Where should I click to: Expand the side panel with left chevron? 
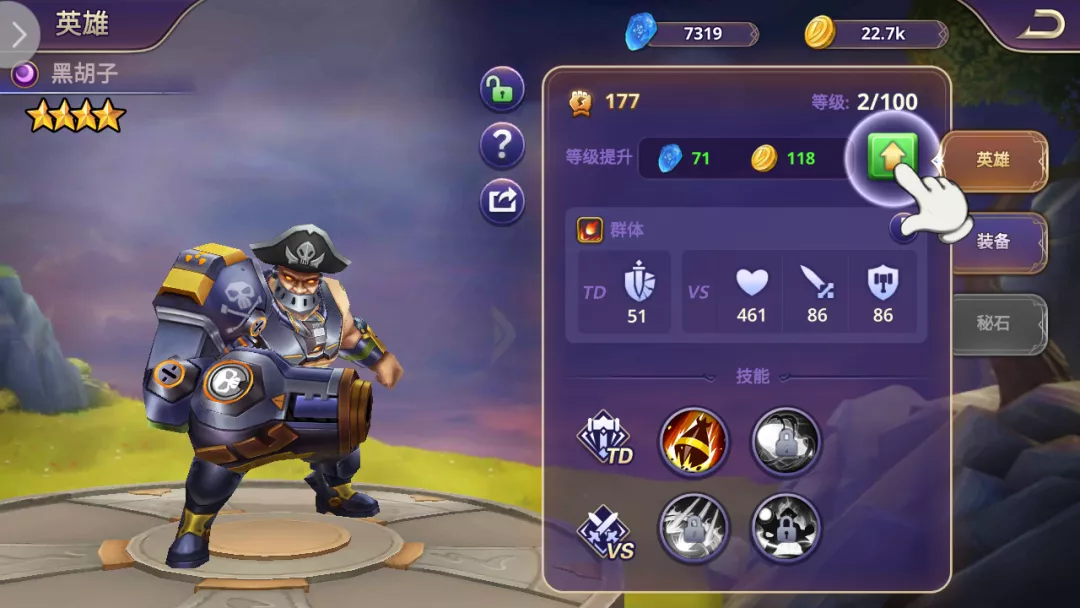point(19,33)
